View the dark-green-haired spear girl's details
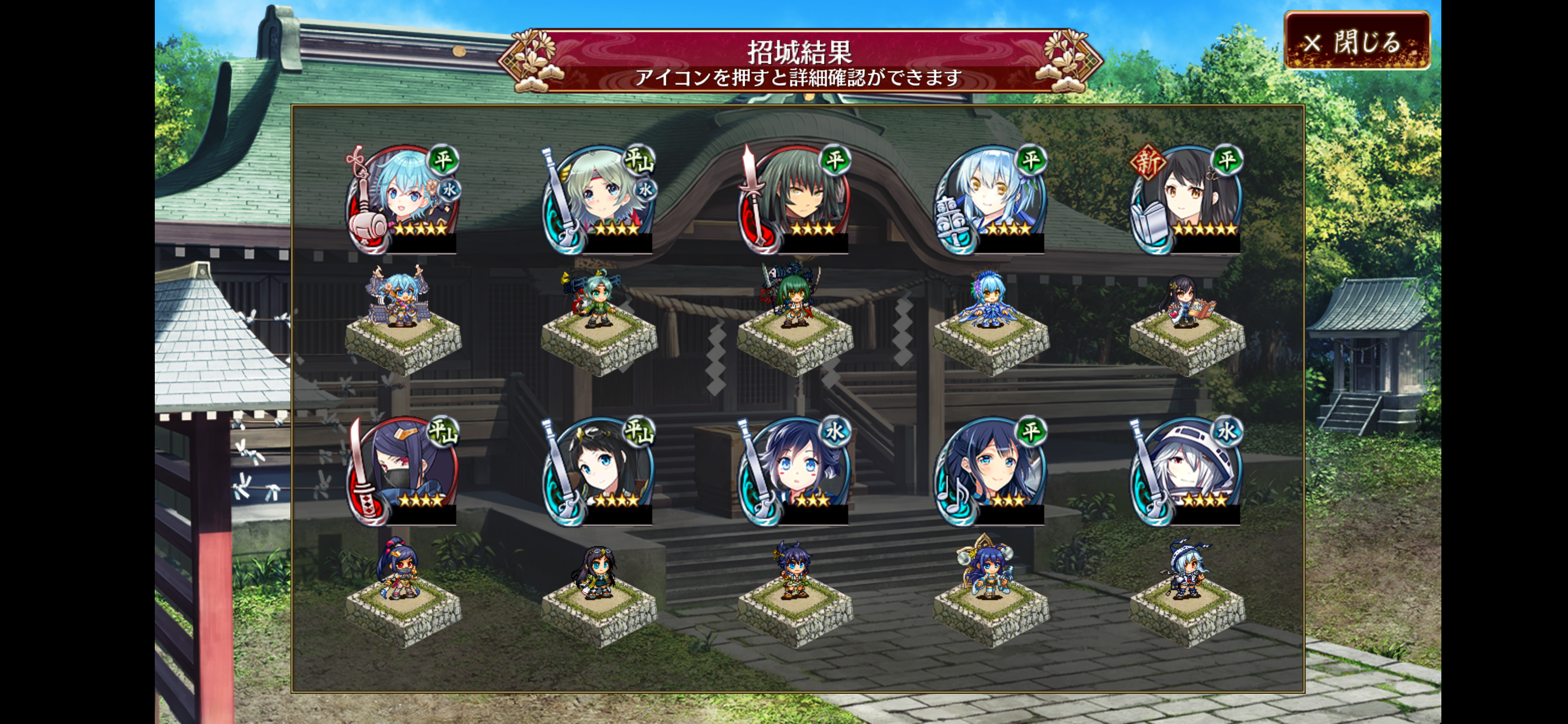 tap(795, 199)
